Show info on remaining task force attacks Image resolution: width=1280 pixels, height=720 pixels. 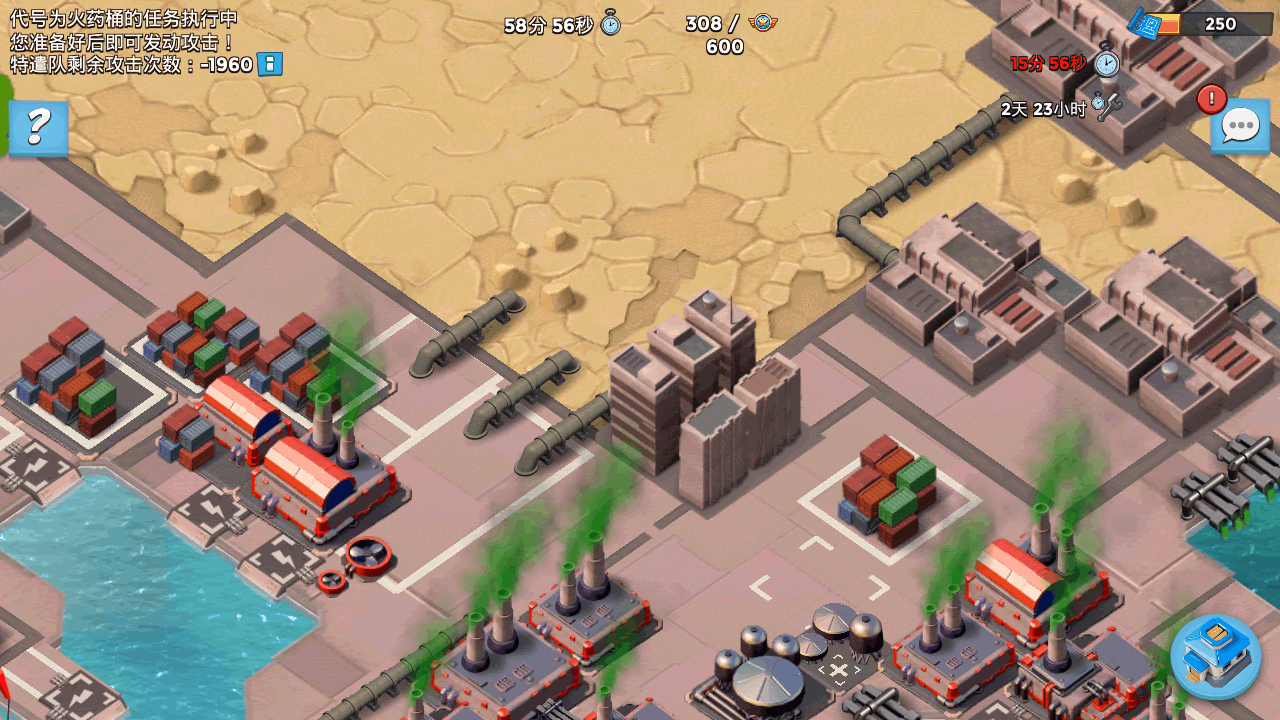270,65
